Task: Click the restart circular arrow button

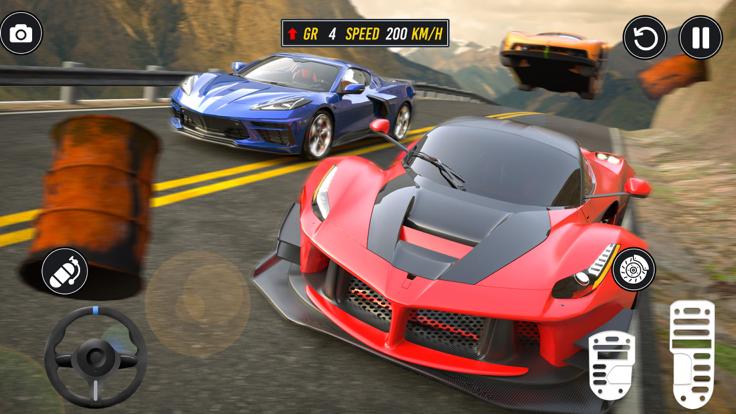Action: (645, 39)
